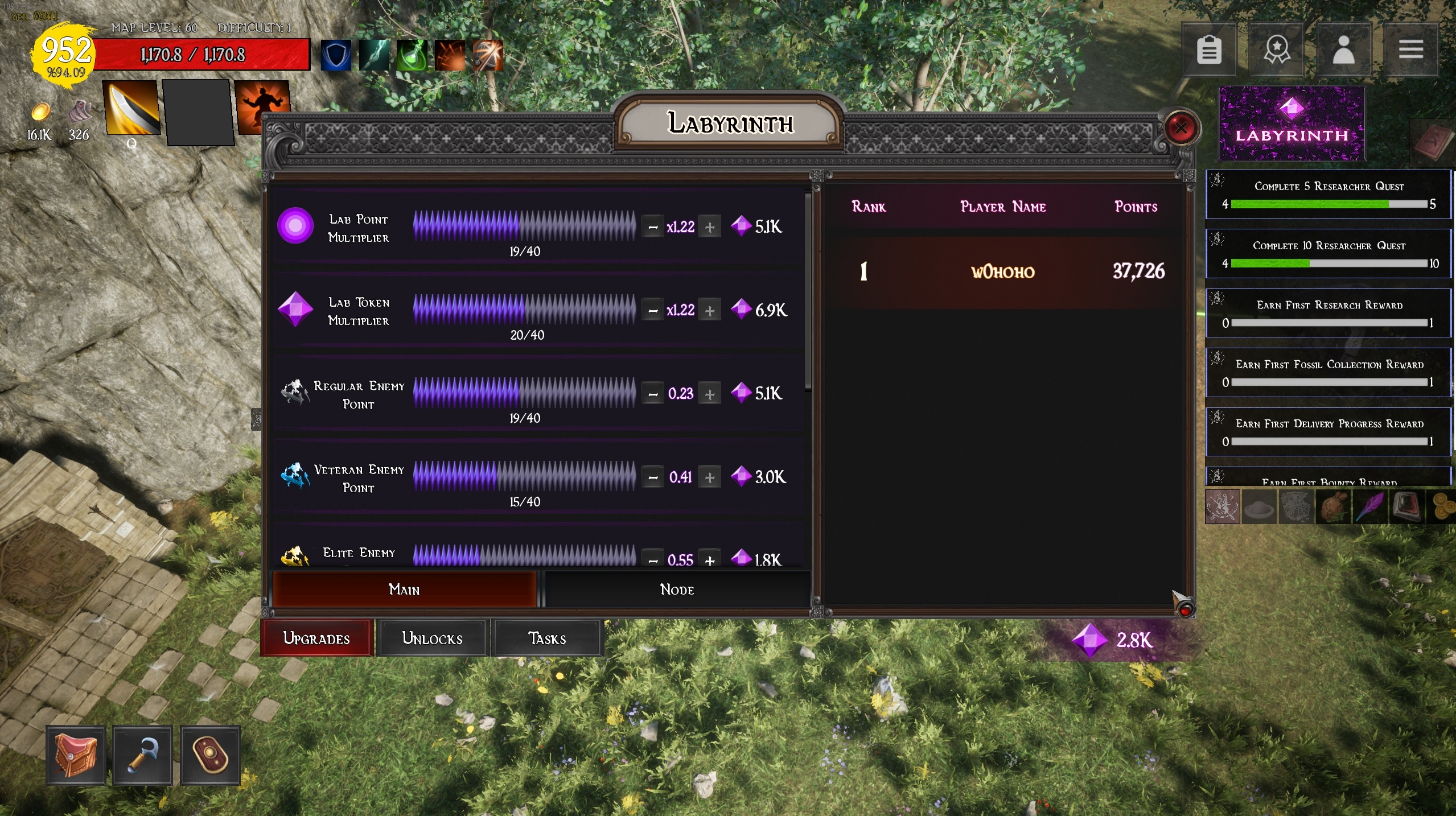The width and height of the screenshot is (1456, 816).
Task: Lower Veteran Enemy Point upgrade level
Action: pos(653,477)
